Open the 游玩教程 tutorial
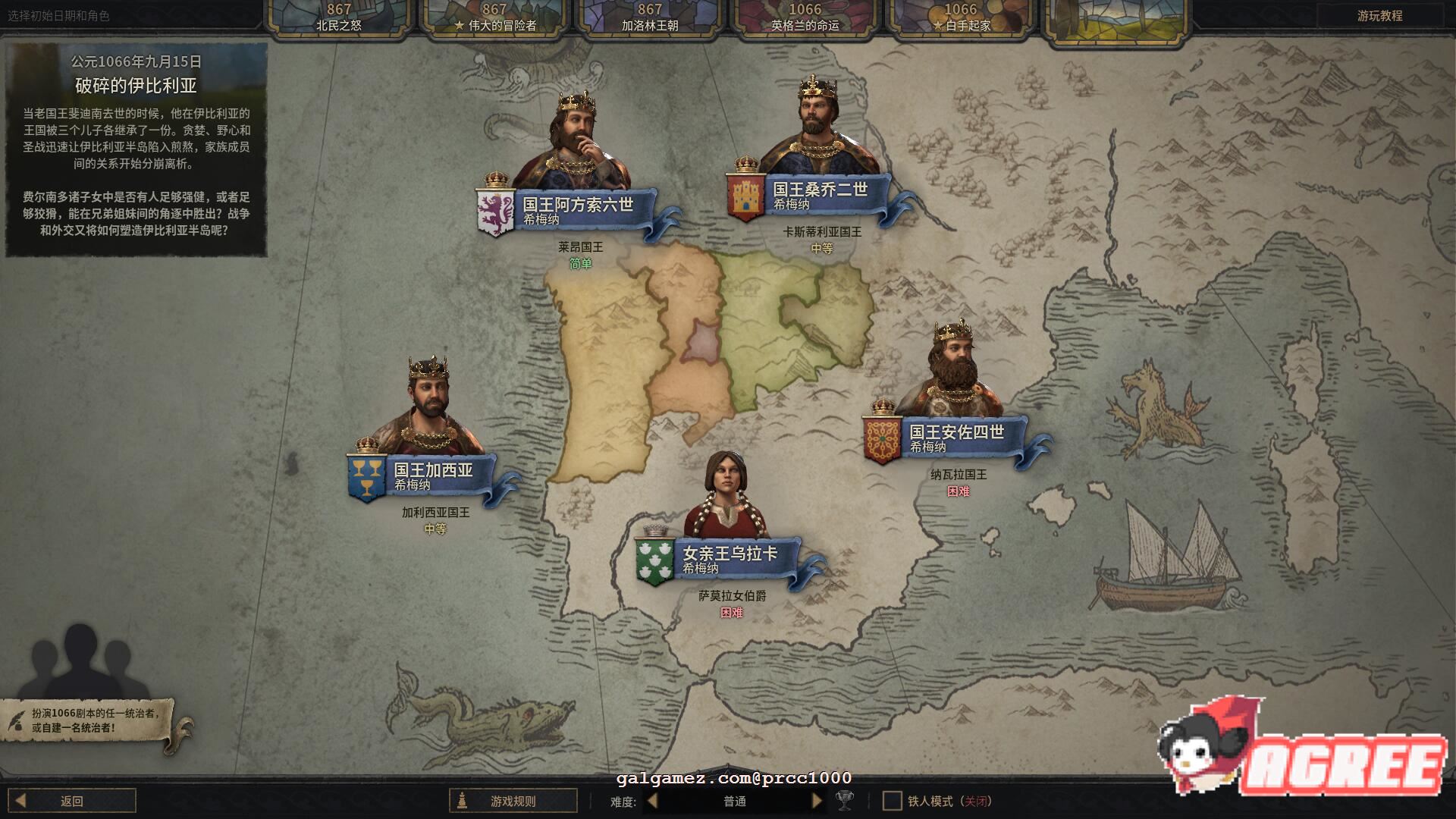 click(1379, 16)
